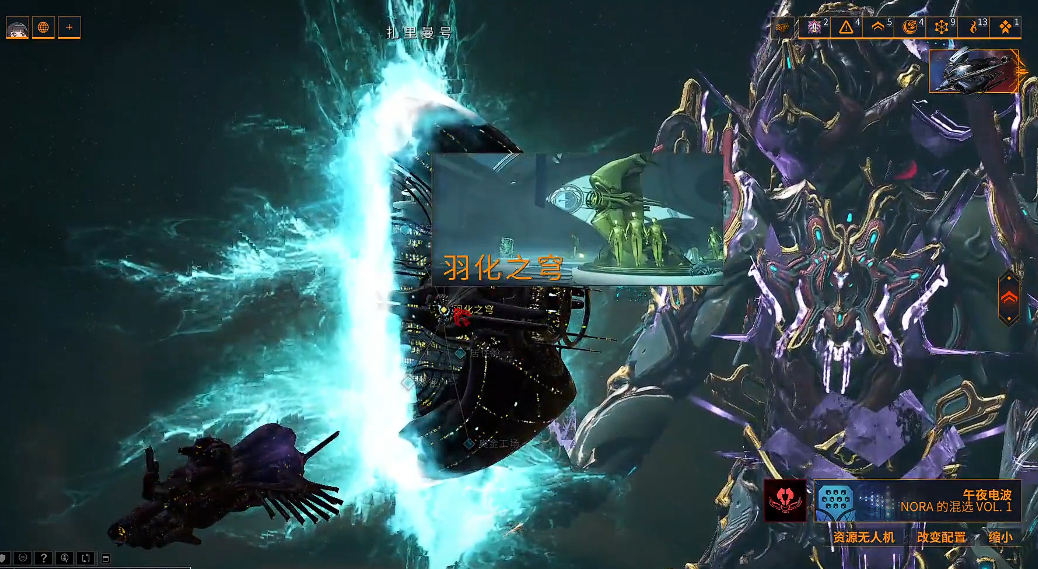Open the swirl icon tab showing 4
This screenshot has width=1038, height=569.
[x=910, y=27]
